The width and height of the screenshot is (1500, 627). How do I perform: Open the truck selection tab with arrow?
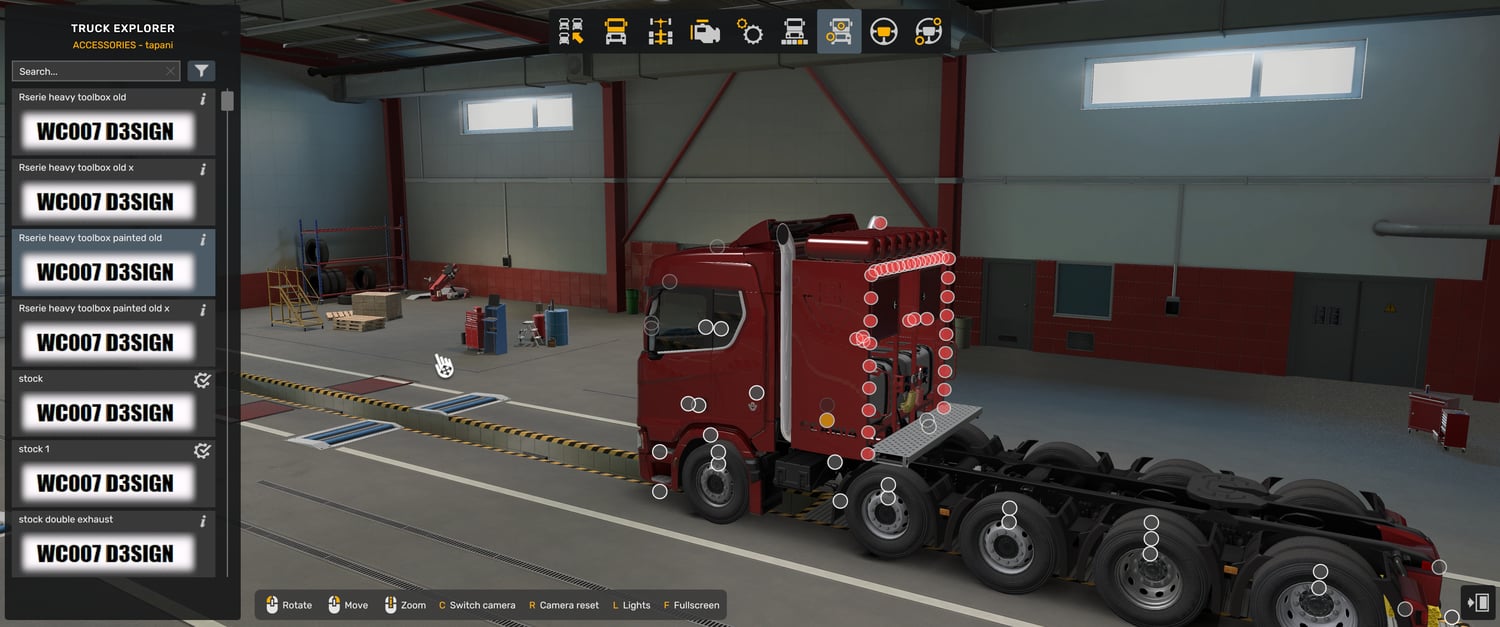click(571, 32)
